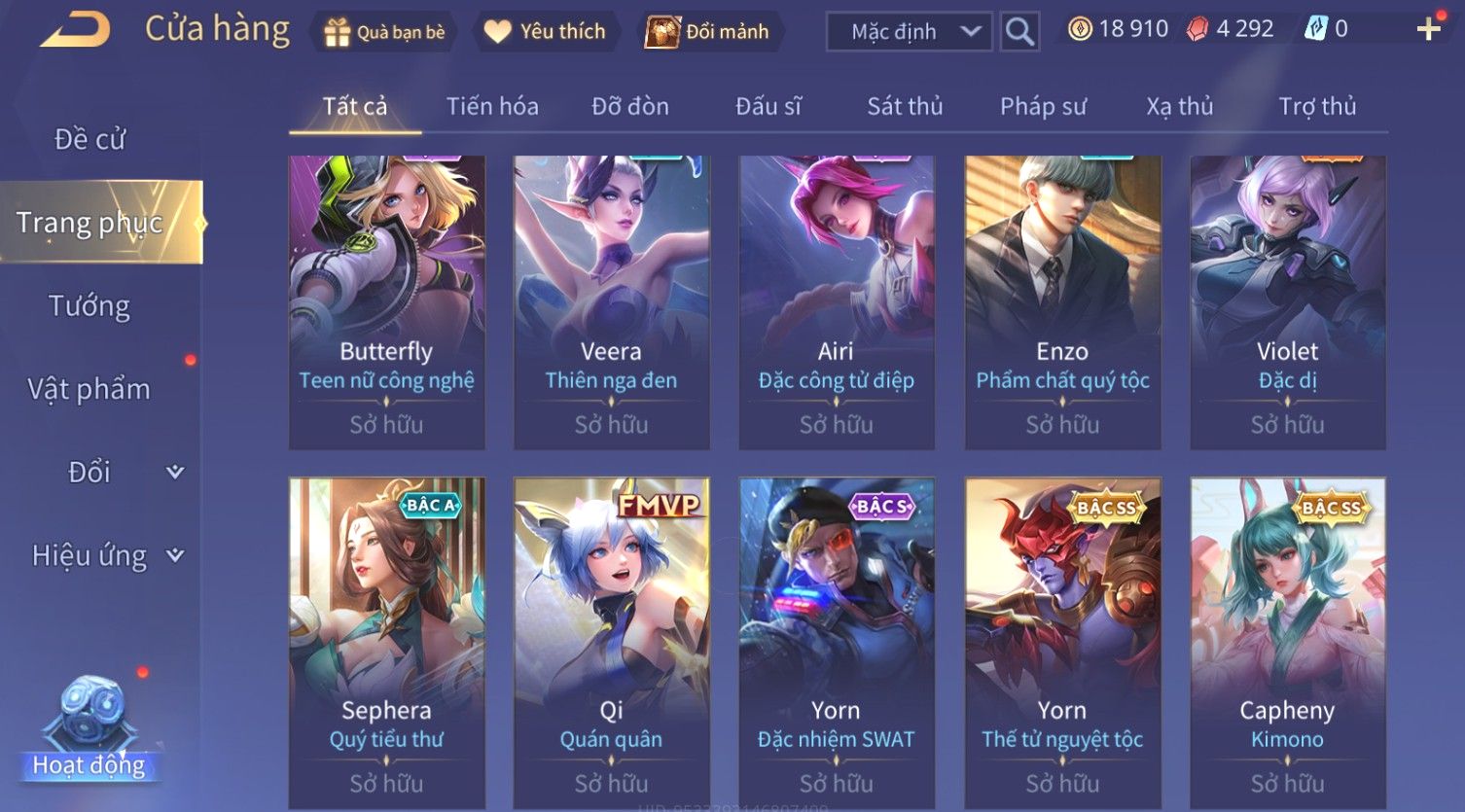
Task: Switch to the Tiến hóa tab
Action: (492, 106)
